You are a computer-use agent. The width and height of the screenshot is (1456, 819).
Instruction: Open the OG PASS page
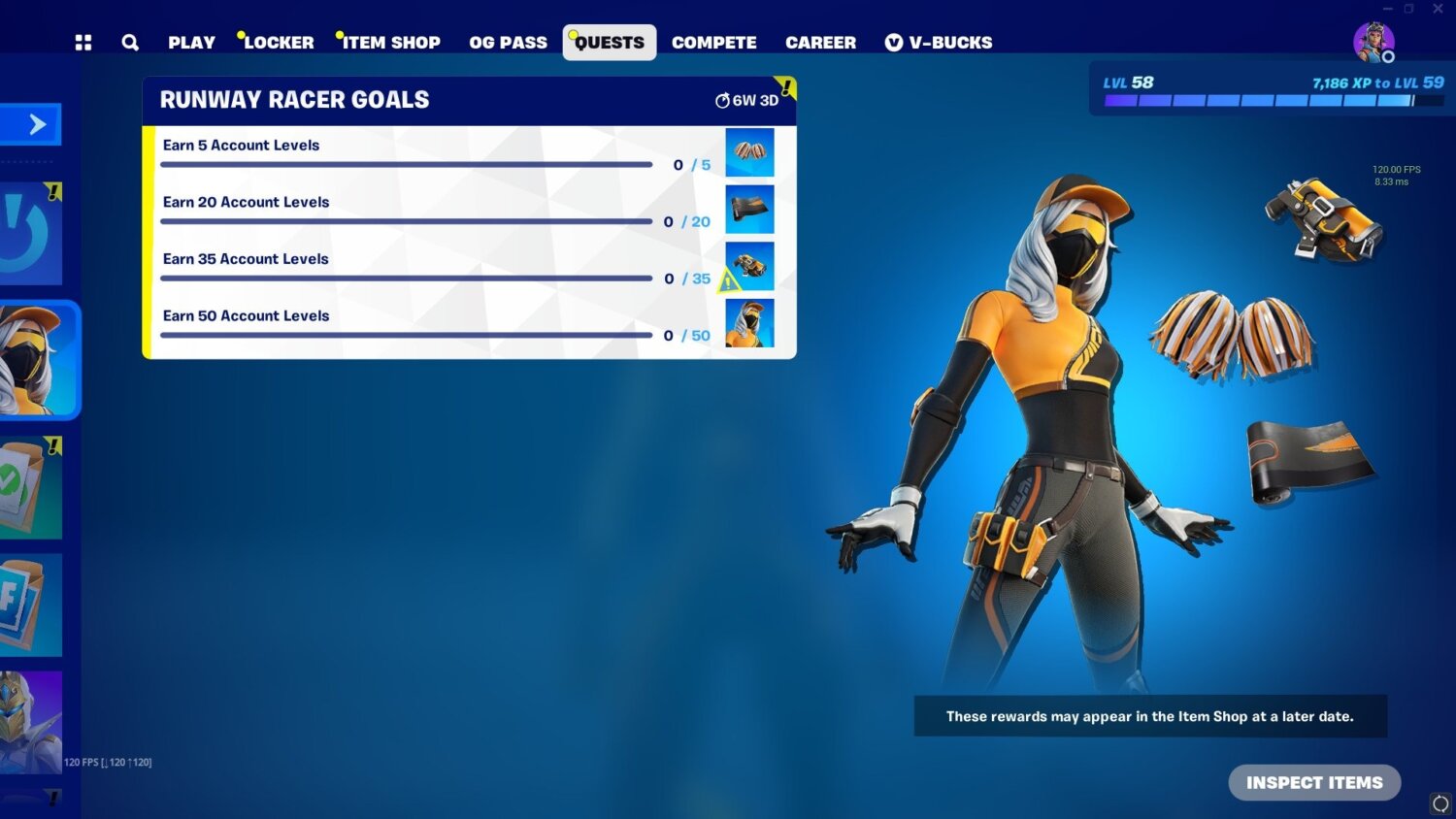coord(508,42)
